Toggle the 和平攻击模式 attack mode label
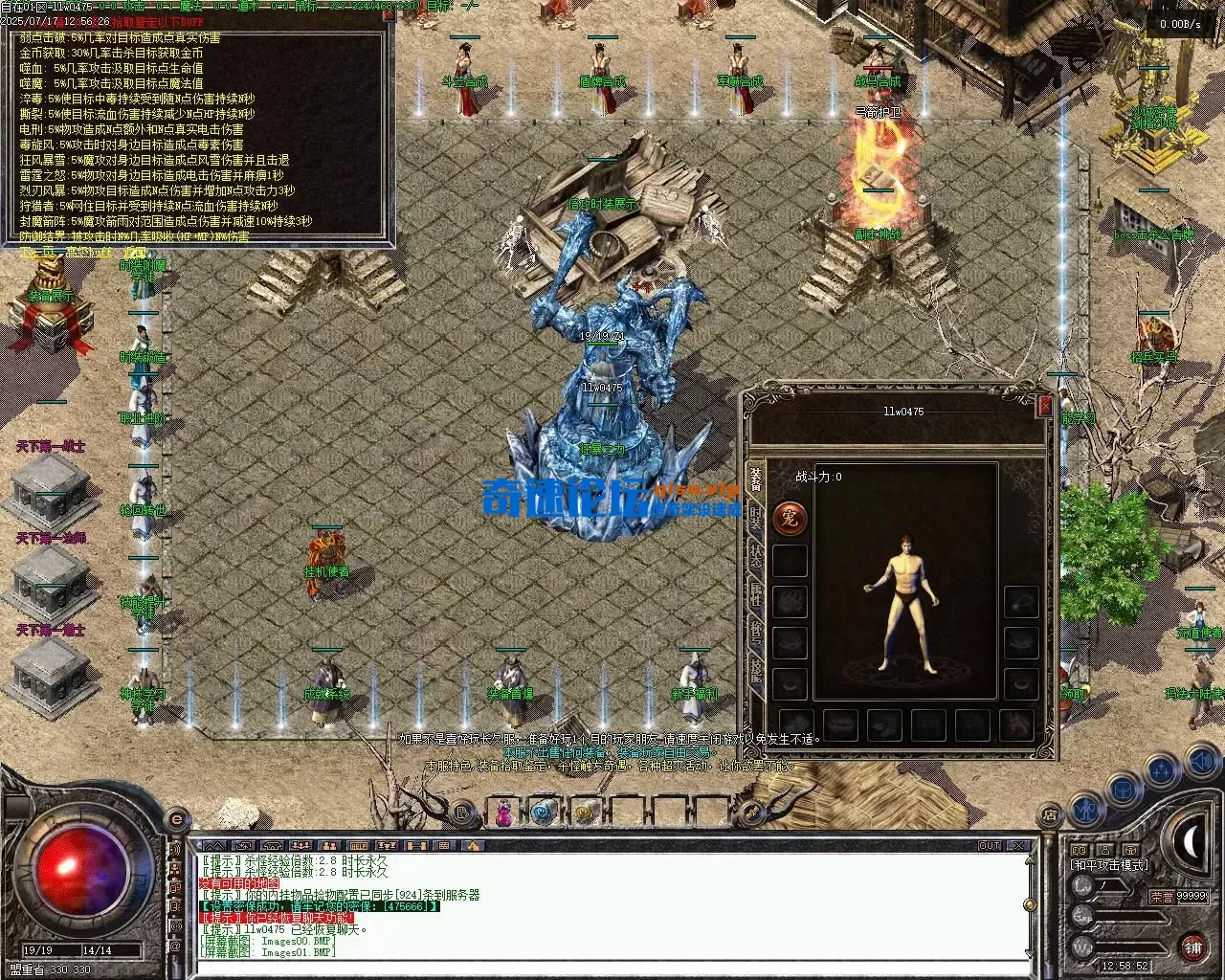 coord(1108,865)
